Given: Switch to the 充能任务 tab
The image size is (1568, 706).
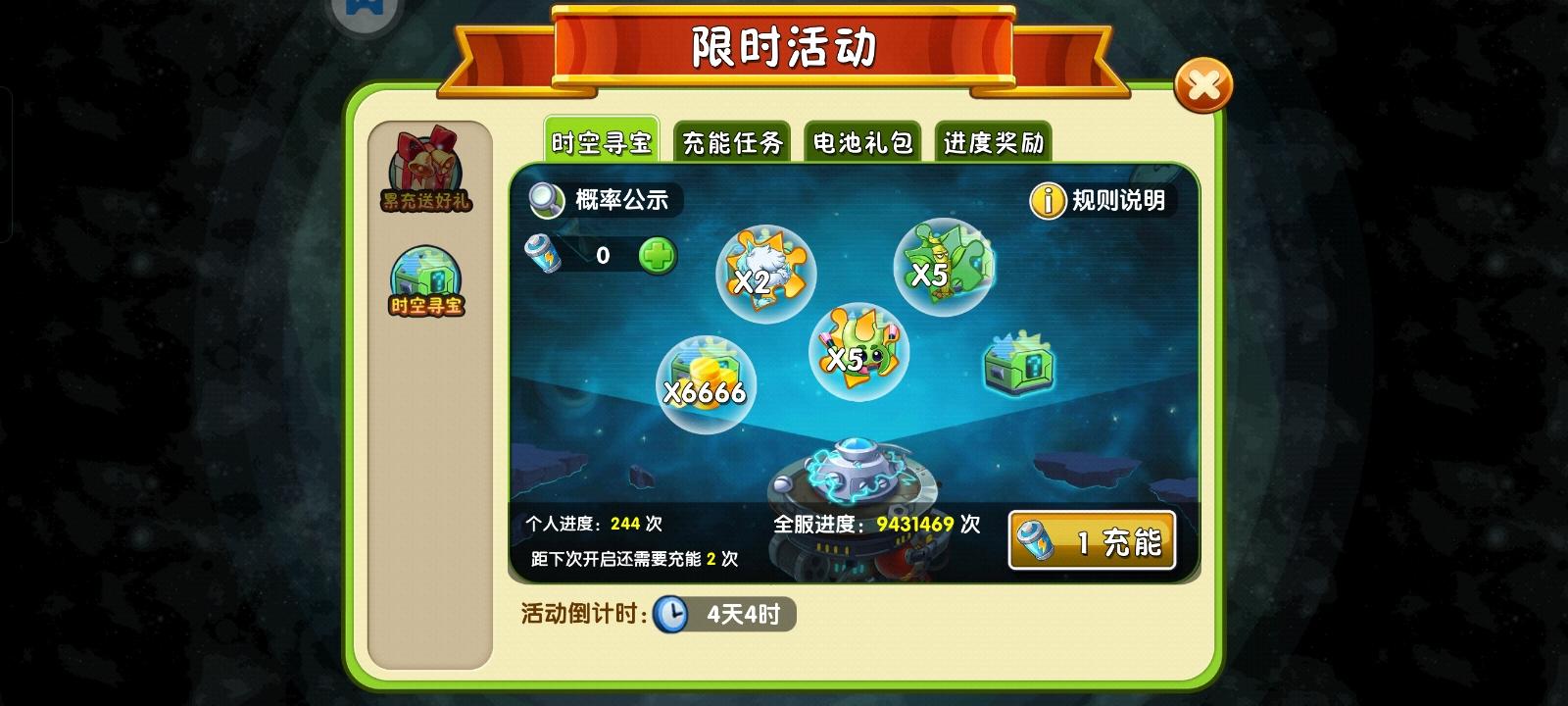Looking at the screenshot, I should point(731,142).
